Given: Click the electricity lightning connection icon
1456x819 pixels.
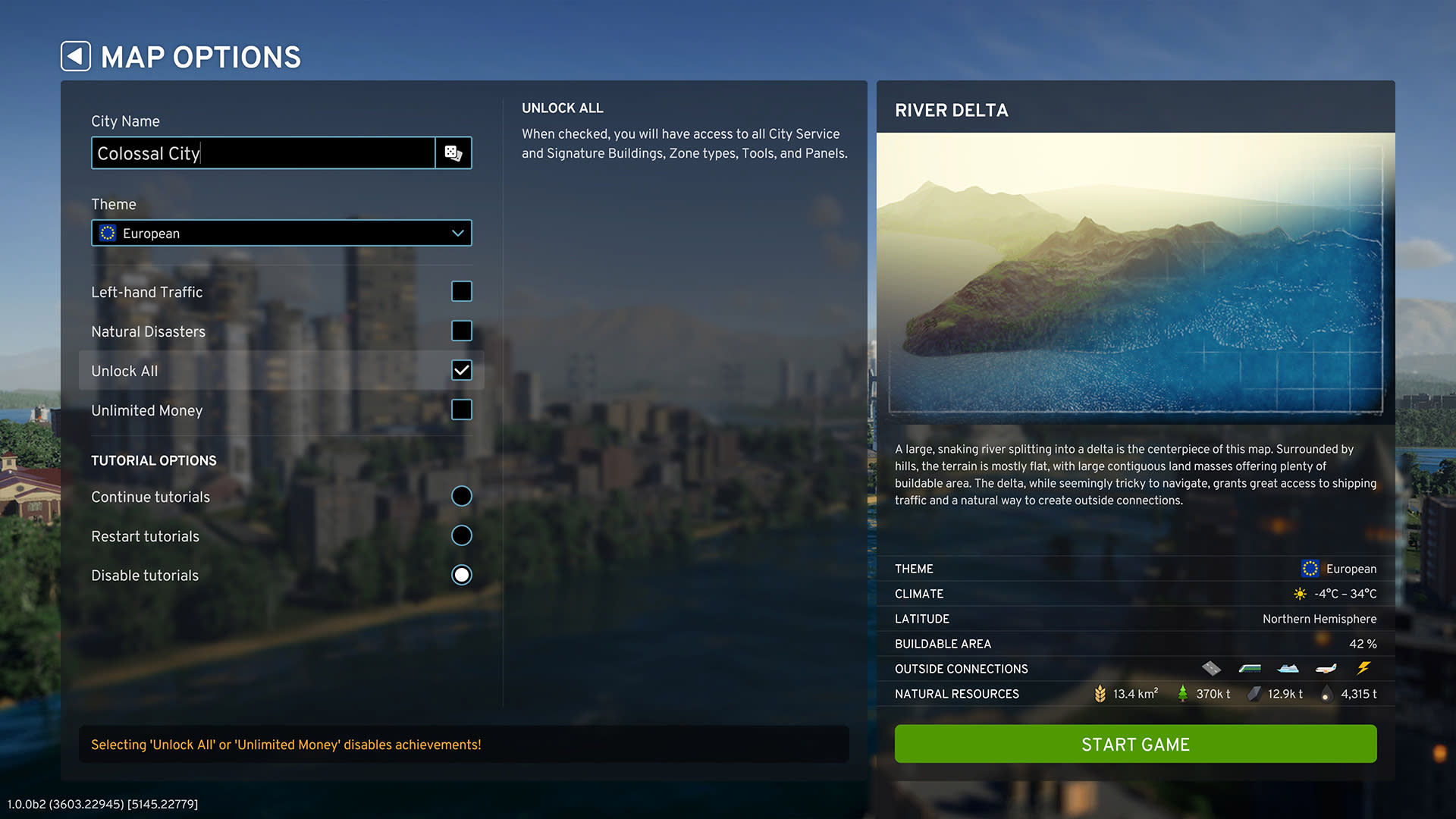Looking at the screenshot, I should (1364, 667).
